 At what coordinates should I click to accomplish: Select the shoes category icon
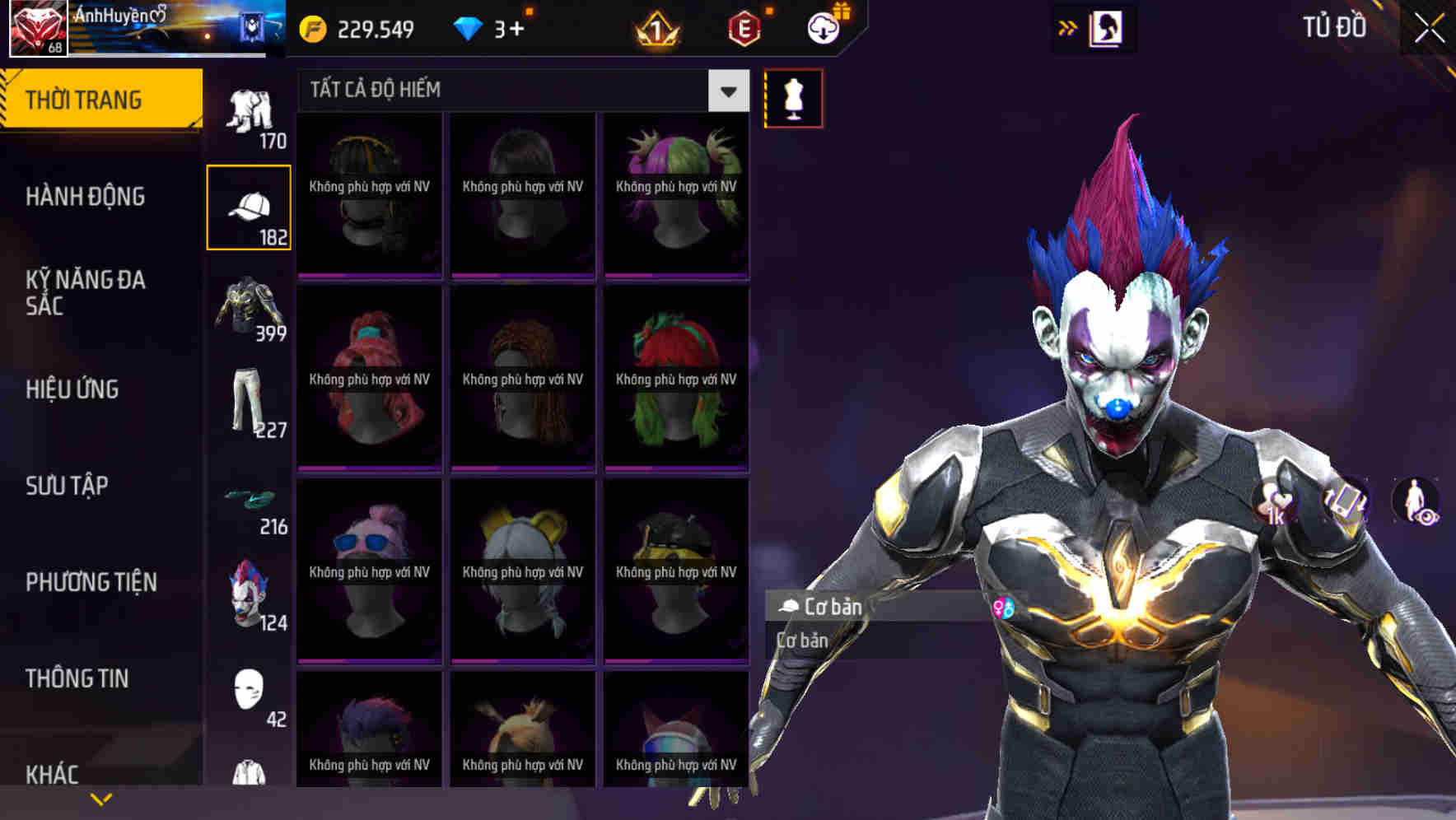click(x=250, y=501)
